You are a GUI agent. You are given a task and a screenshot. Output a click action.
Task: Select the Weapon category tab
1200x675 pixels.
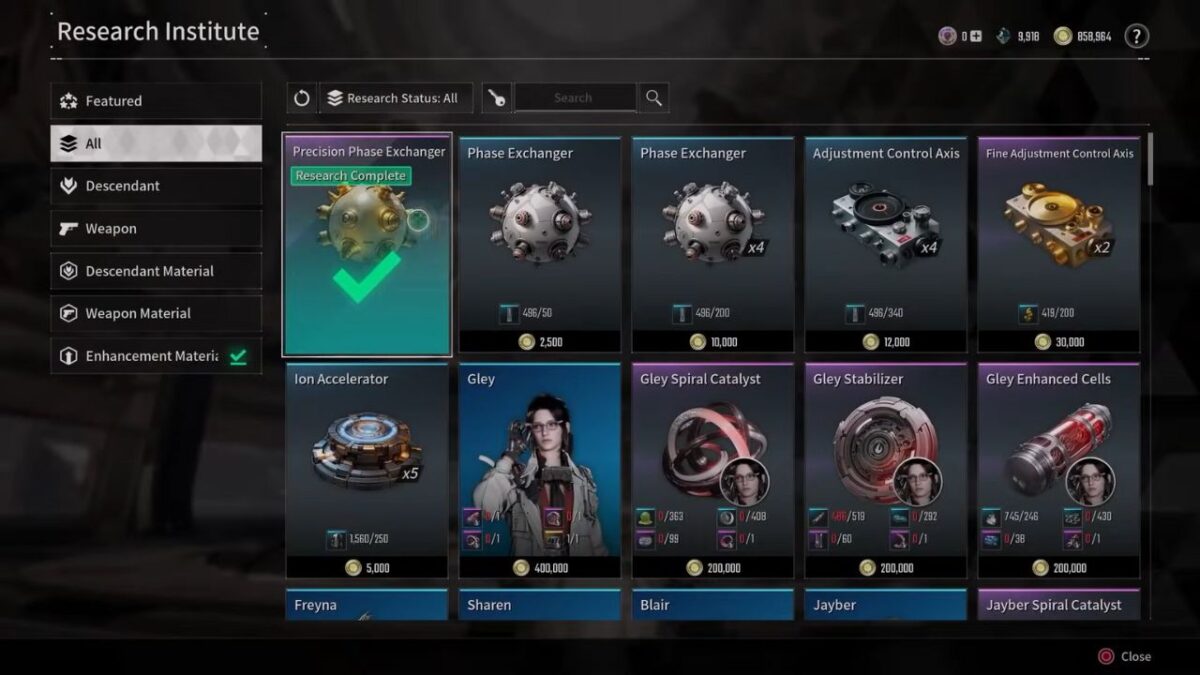coord(155,229)
